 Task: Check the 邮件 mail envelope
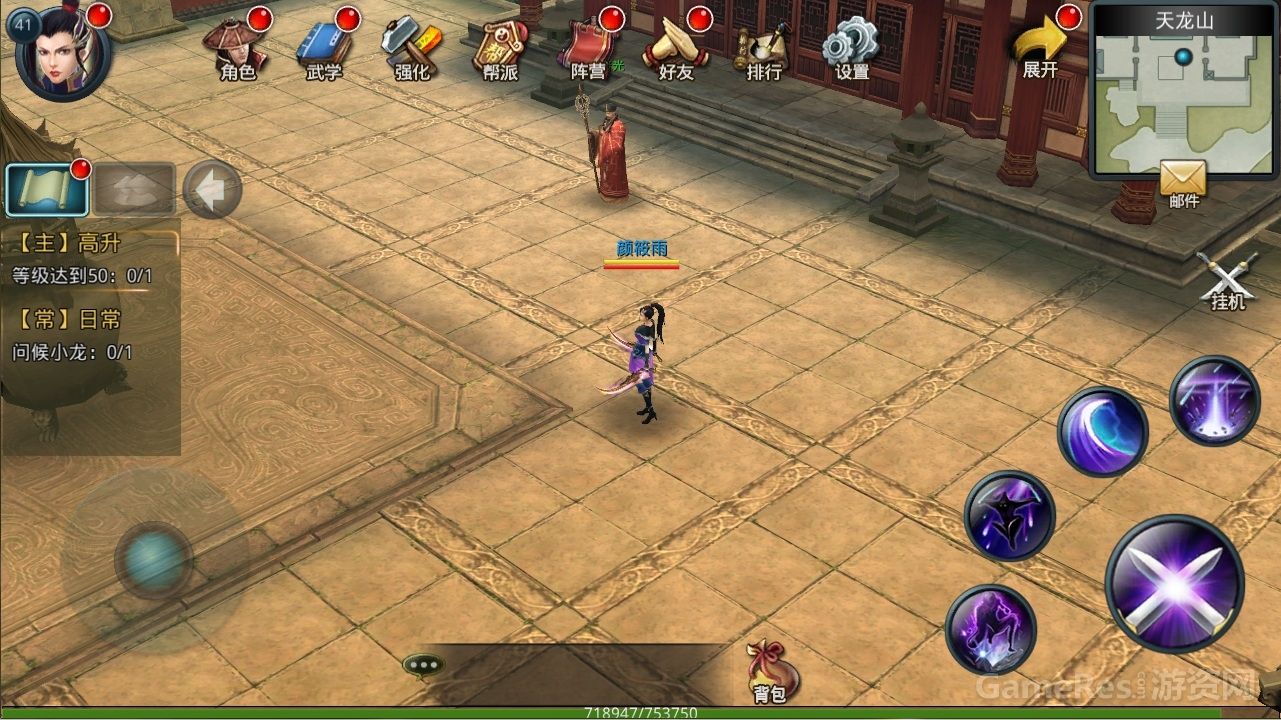1183,183
